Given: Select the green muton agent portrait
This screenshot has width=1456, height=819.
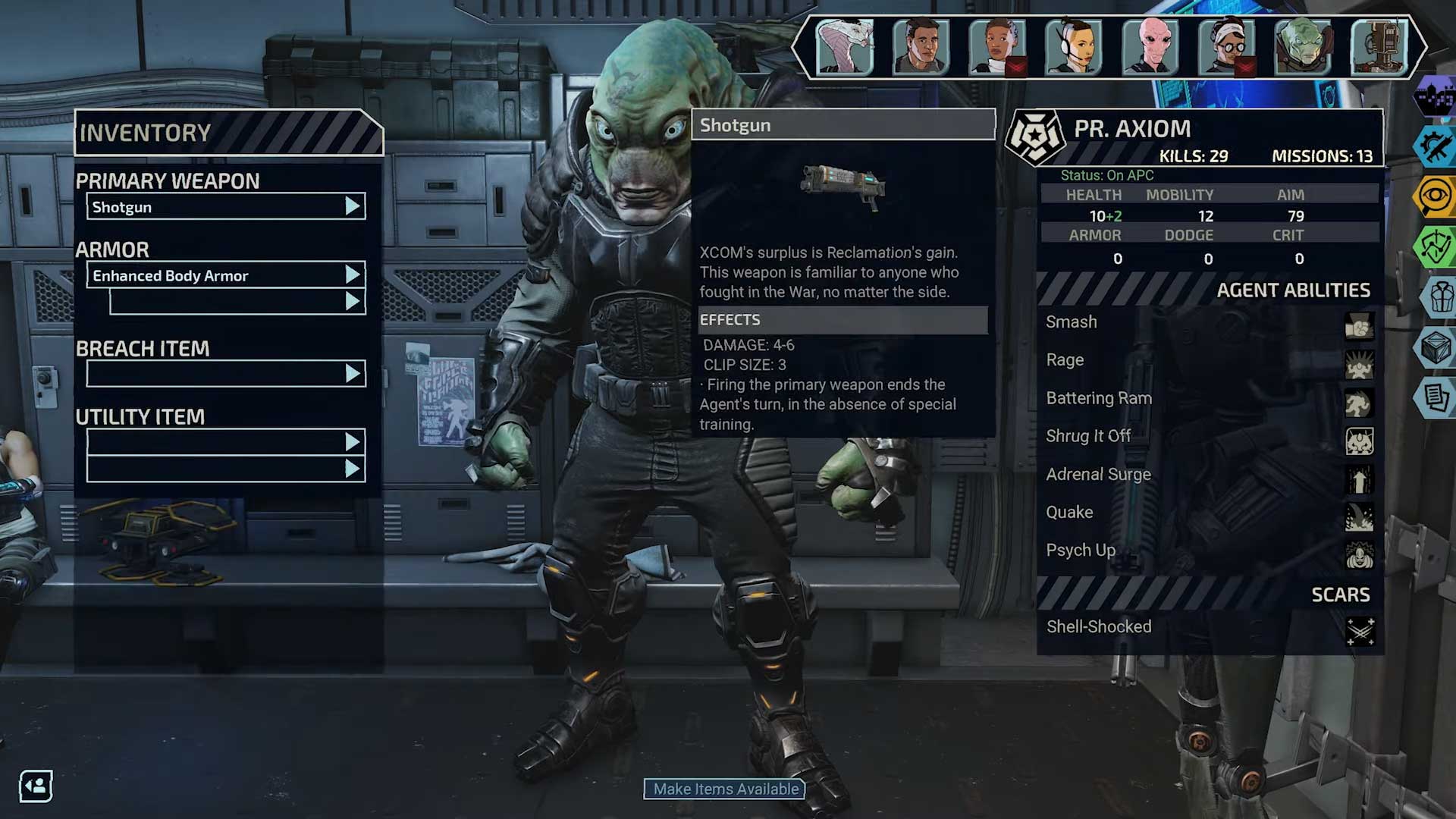Looking at the screenshot, I should 1302,47.
